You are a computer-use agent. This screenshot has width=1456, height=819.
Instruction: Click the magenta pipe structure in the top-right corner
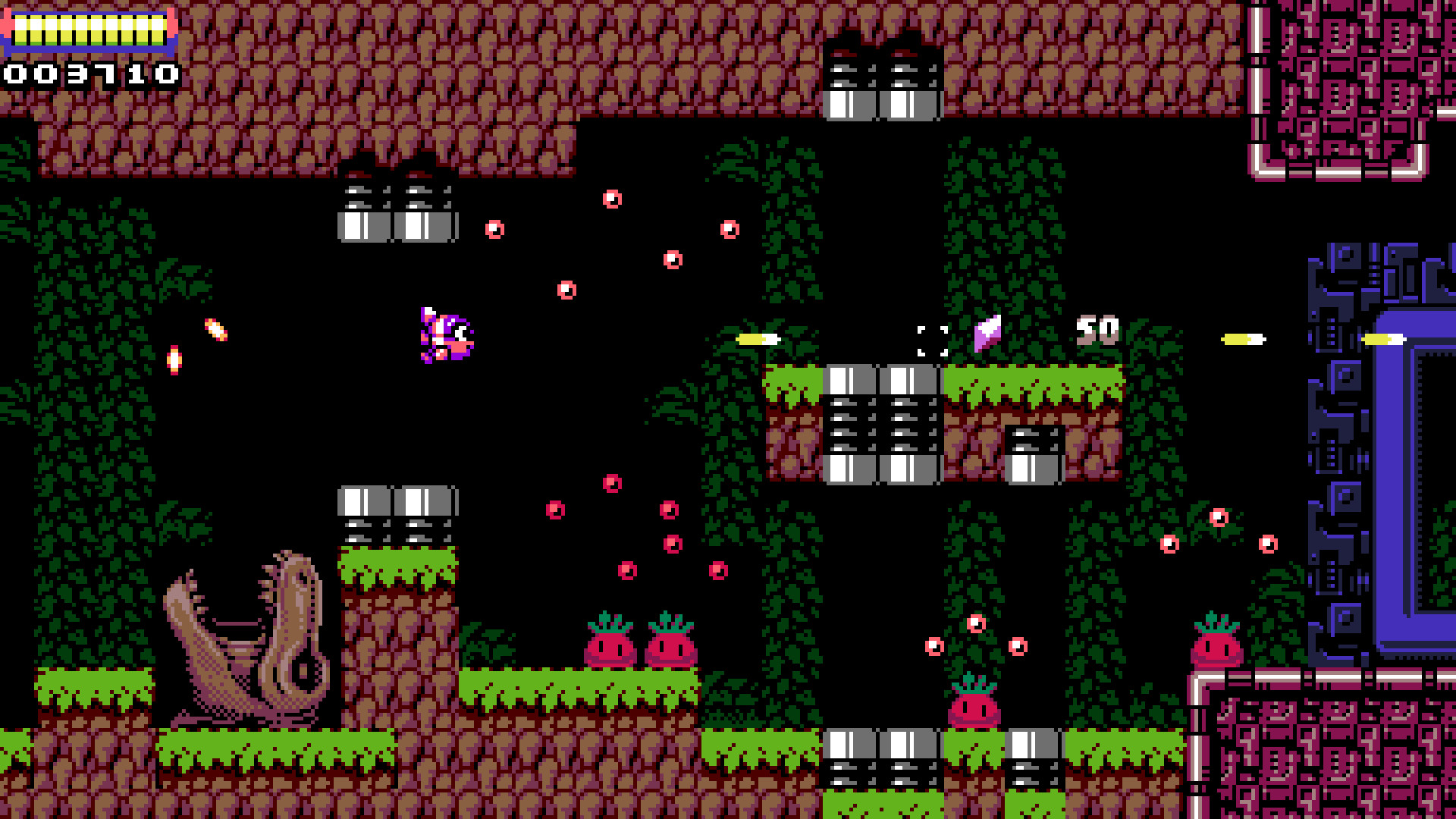pos(1357,83)
